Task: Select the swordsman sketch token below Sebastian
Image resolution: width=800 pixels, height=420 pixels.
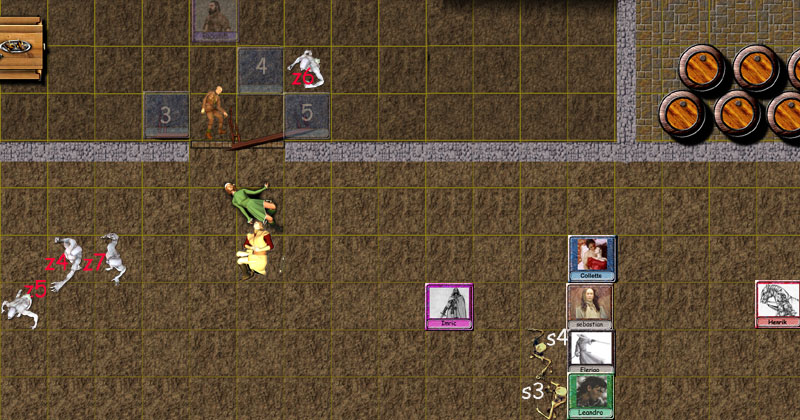Action: click(590, 352)
